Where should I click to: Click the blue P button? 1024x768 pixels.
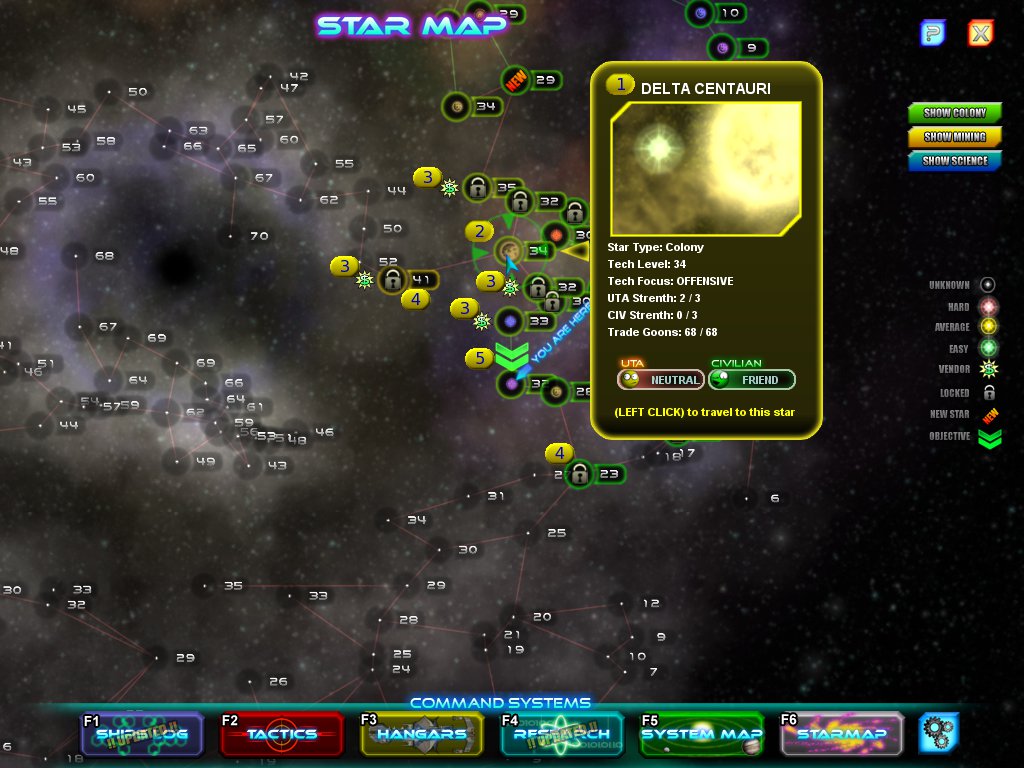tap(933, 33)
